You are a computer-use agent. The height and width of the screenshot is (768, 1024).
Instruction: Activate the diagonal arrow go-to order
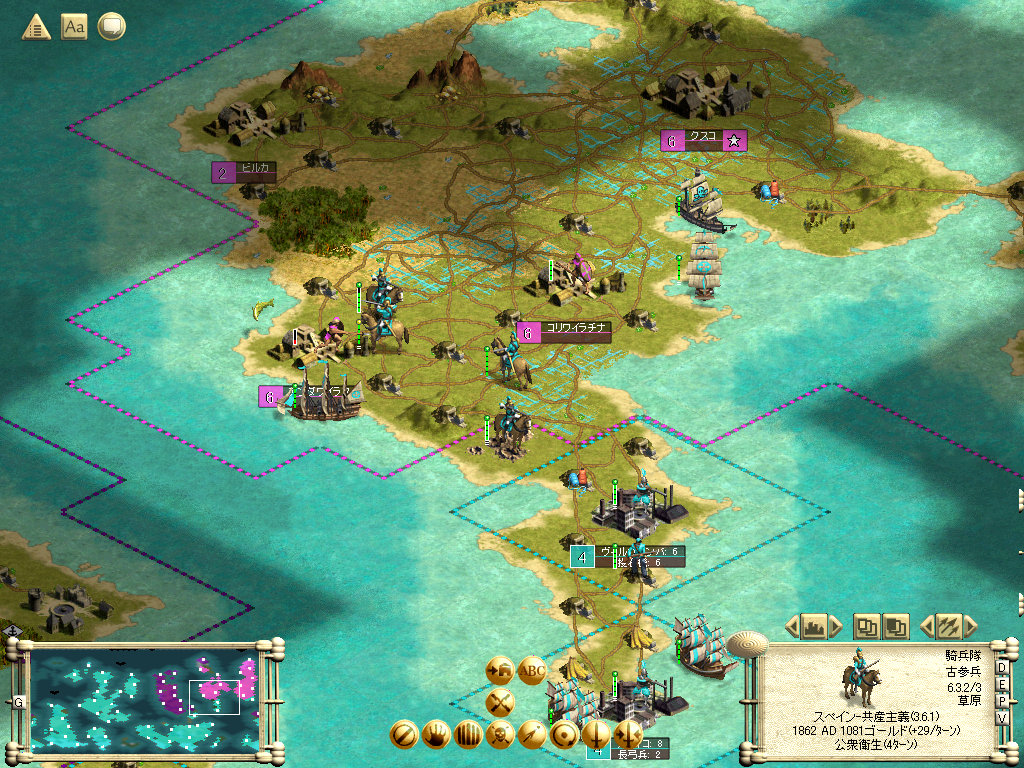click(x=532, y=735)
